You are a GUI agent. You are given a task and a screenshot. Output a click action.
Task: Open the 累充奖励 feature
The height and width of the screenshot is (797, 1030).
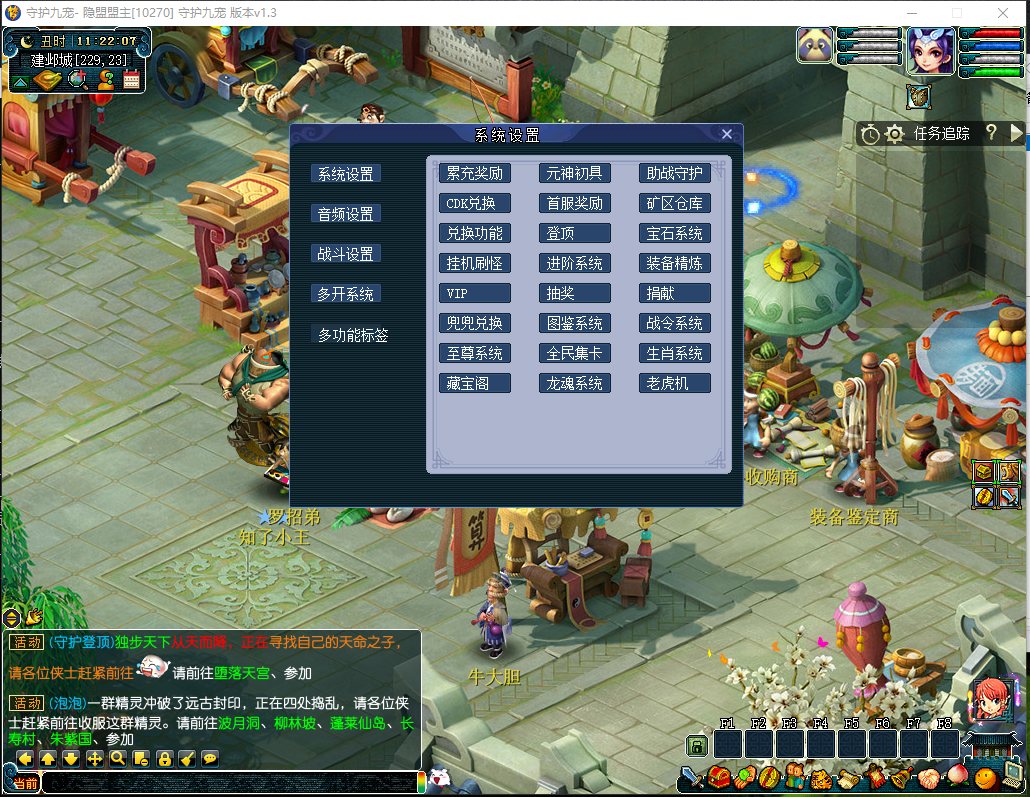click(475, 173)
